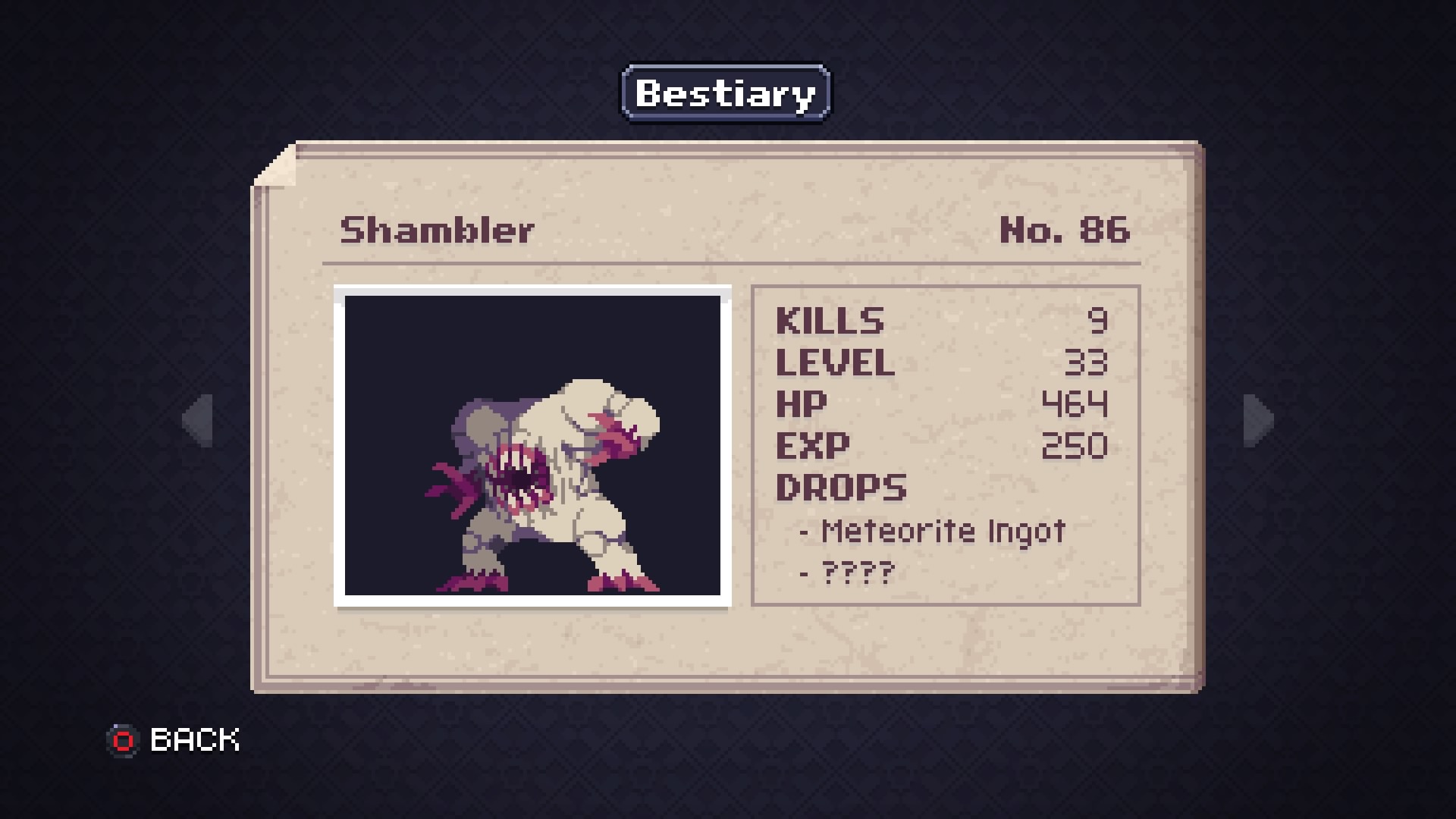Select the circular Back button icon
The height and width of the screenshot is (819, 1456).
121,739
